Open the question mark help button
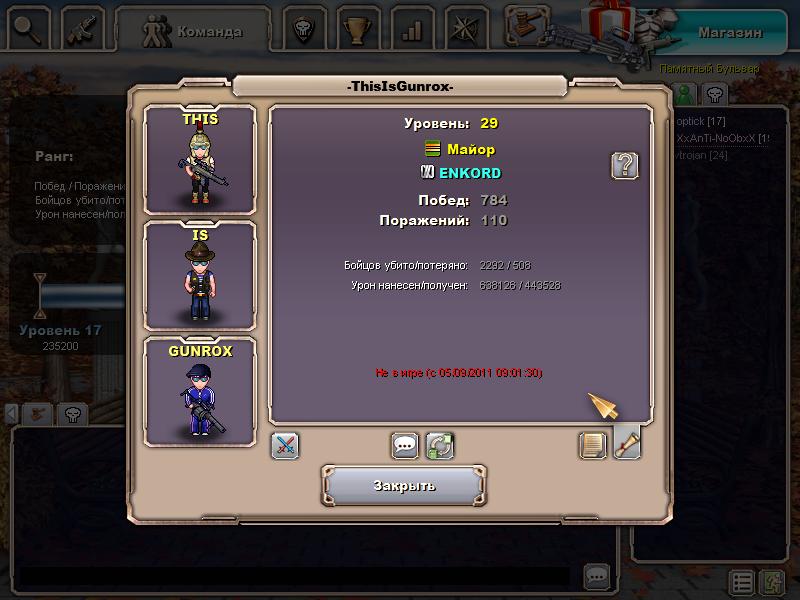Image resolution: width=800 pixels, height=600 pixels. (625, 165)
